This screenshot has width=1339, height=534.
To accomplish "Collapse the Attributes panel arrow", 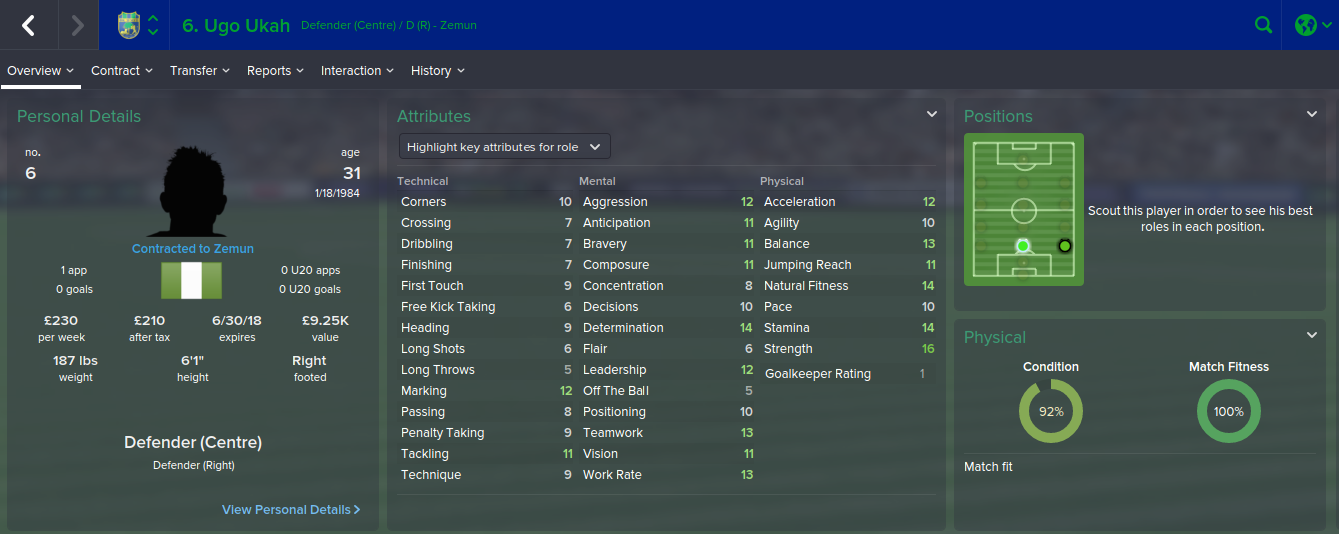I will (931, 115).
